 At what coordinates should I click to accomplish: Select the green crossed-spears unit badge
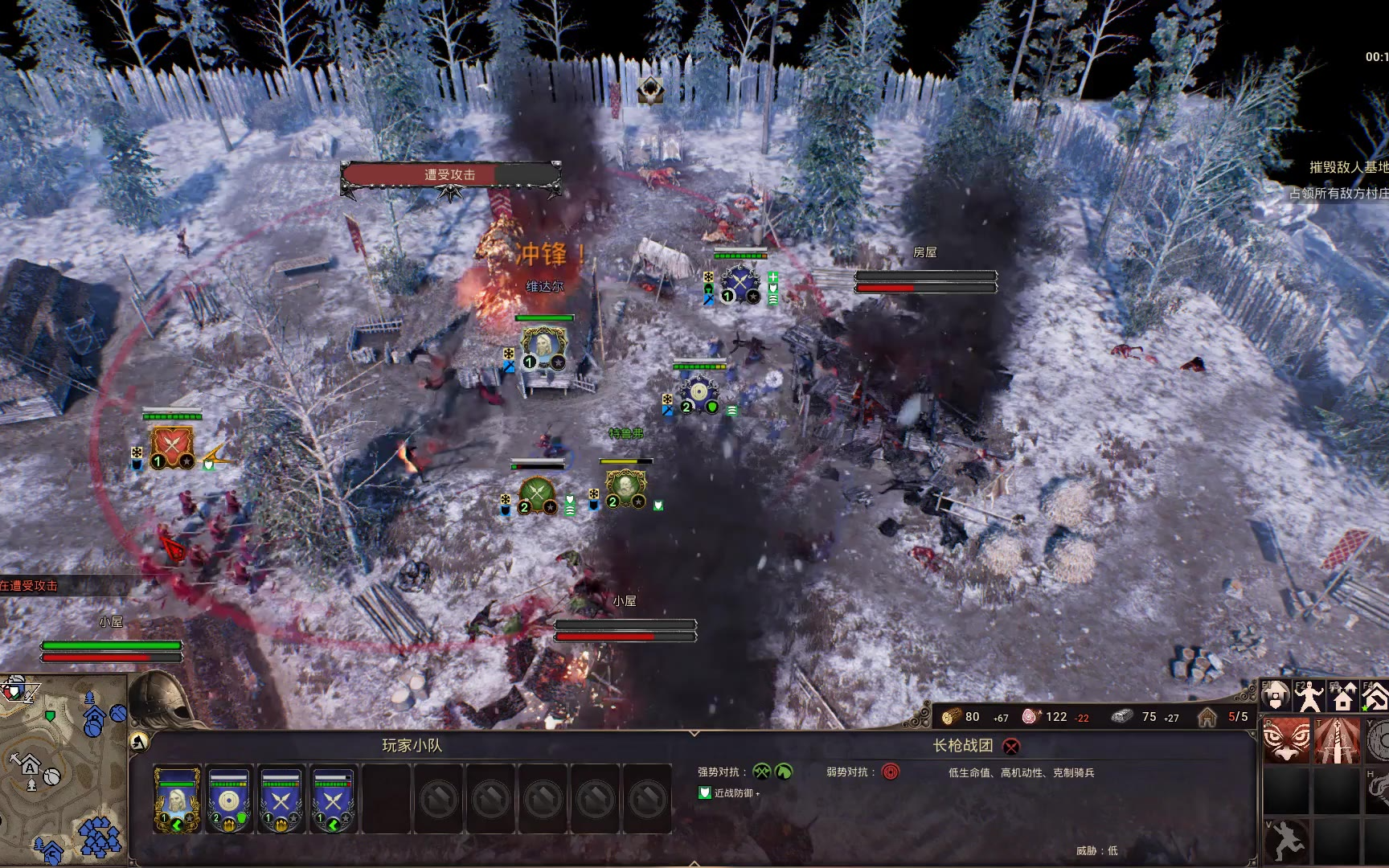(537, 494)
